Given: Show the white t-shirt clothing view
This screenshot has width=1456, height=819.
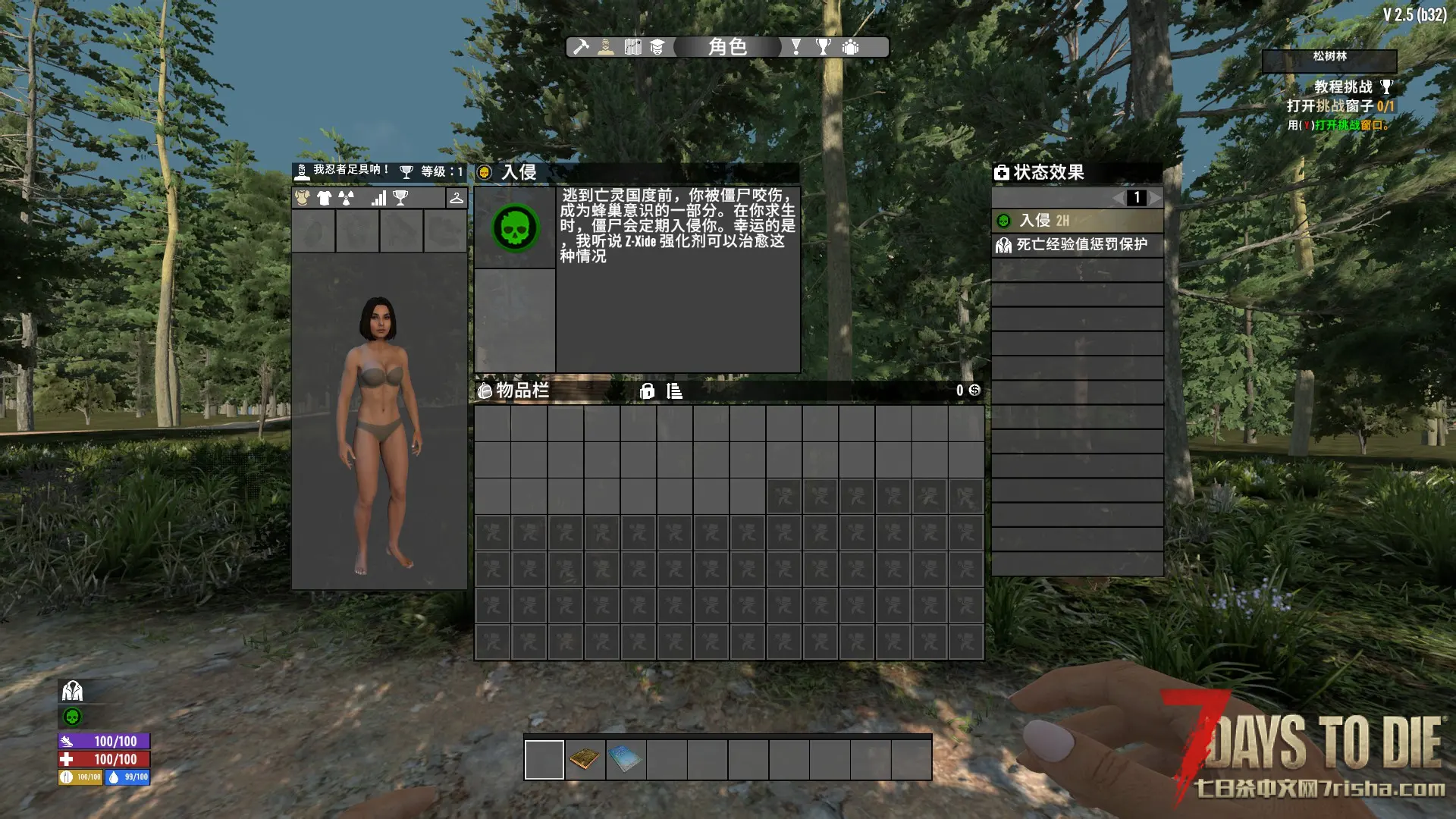Looking at the screenshot, I should (x=325, y=198).
